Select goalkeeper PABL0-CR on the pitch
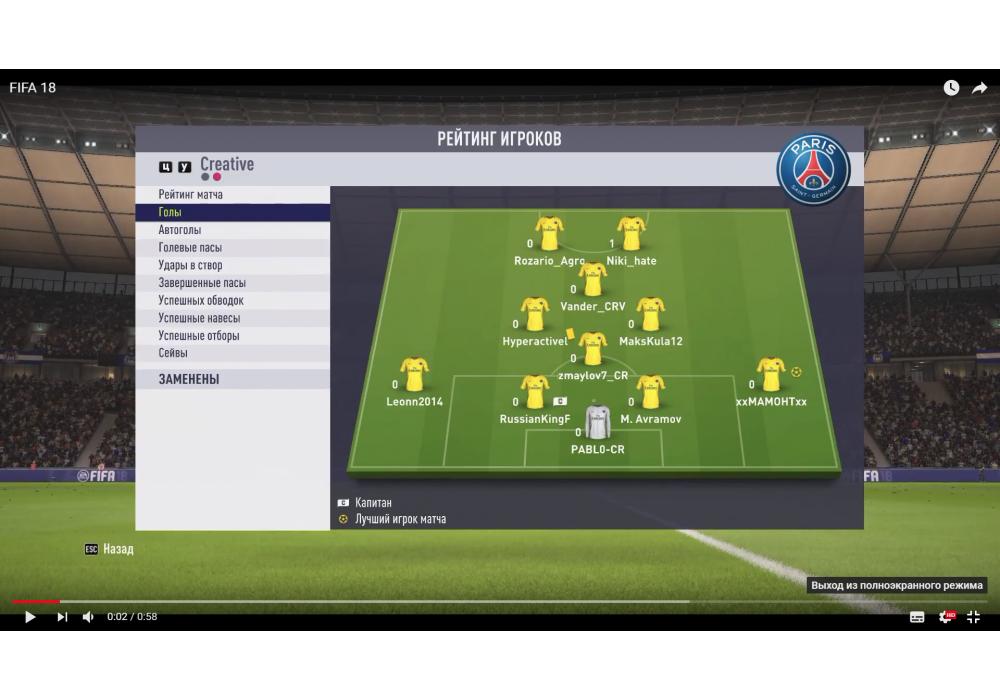The image size is (1000, 700). [x=598, y=424]
